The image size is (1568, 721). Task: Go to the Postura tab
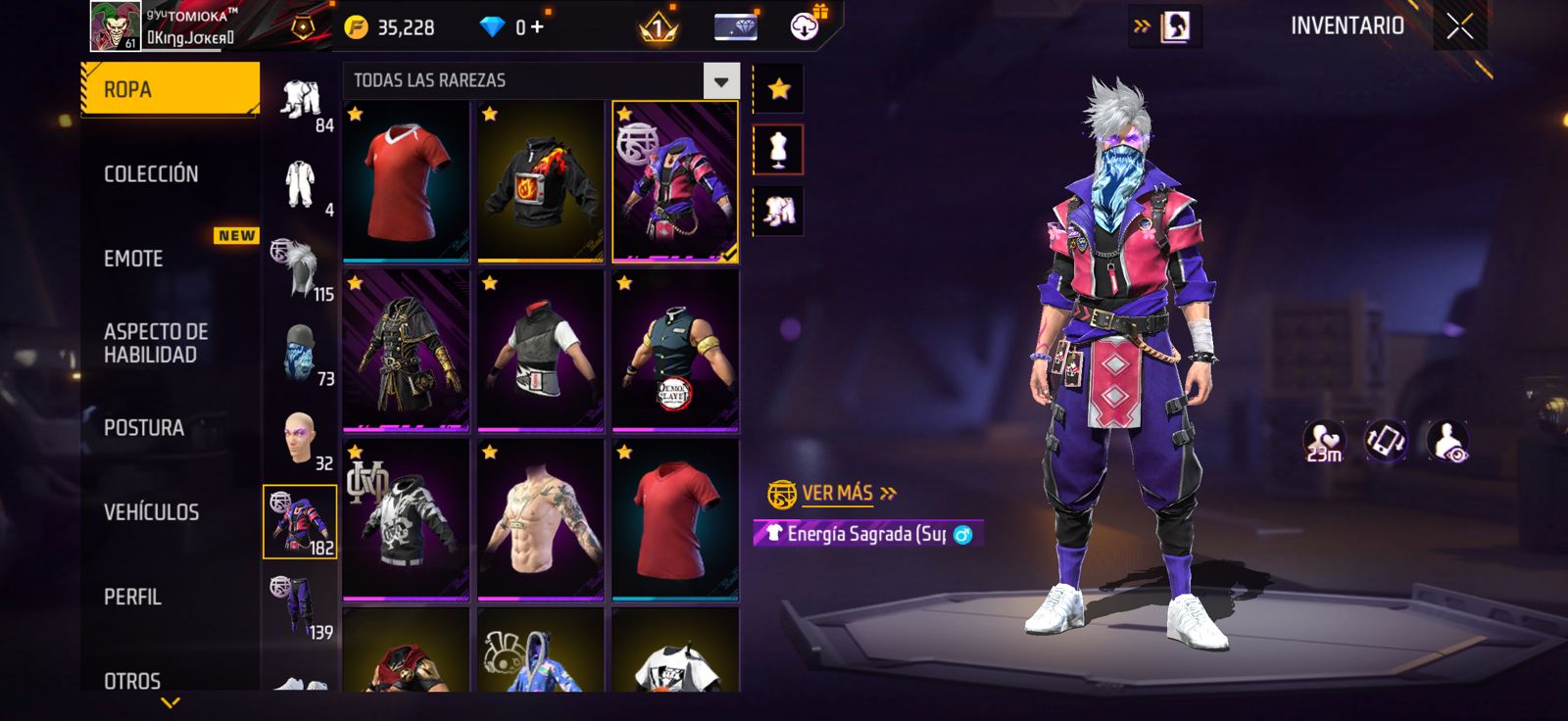tap(144, 428)
